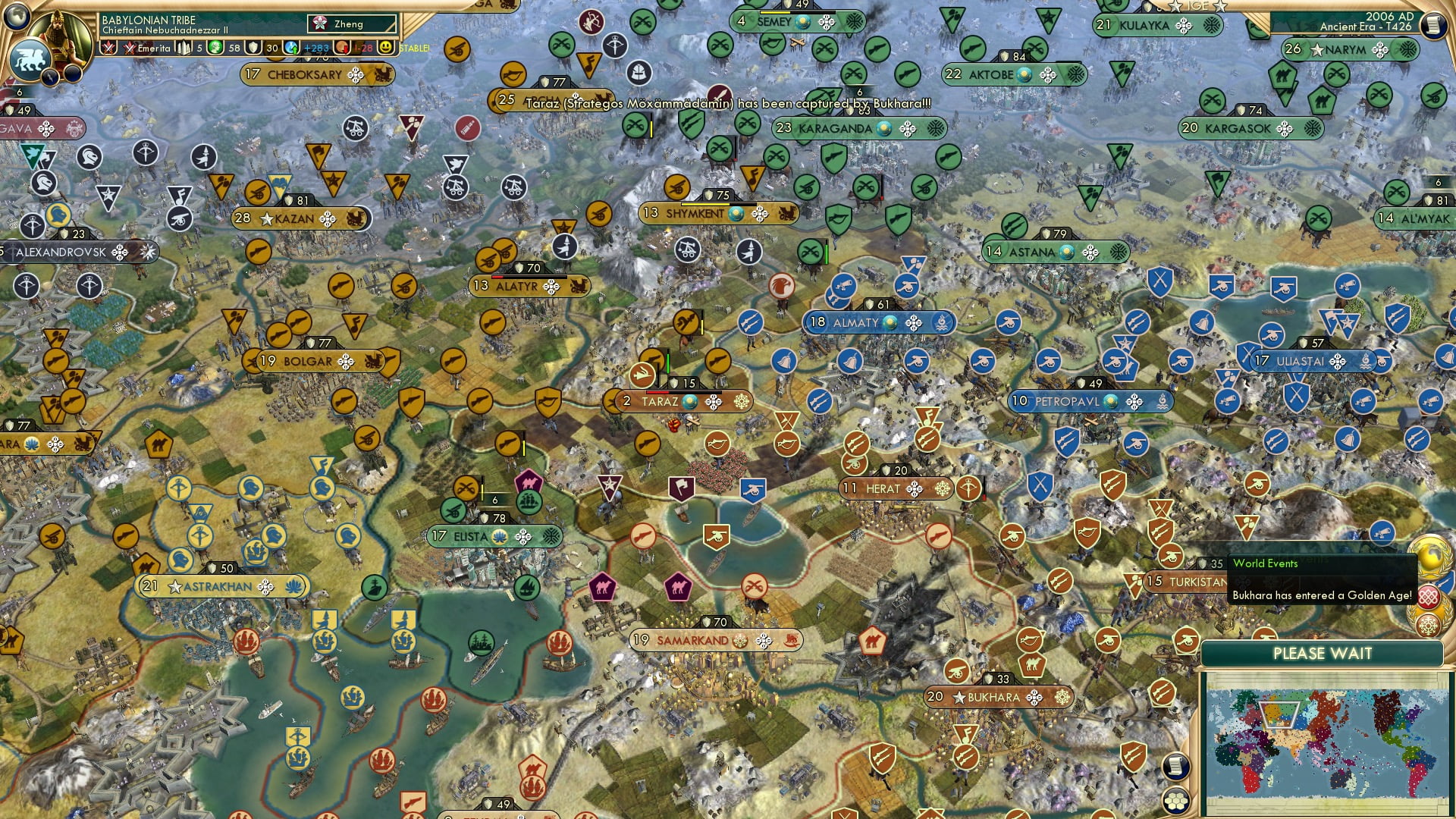Select the happiness smiley in the resource bar
This screenshot has height=819, width=1456.
point(385,47)
